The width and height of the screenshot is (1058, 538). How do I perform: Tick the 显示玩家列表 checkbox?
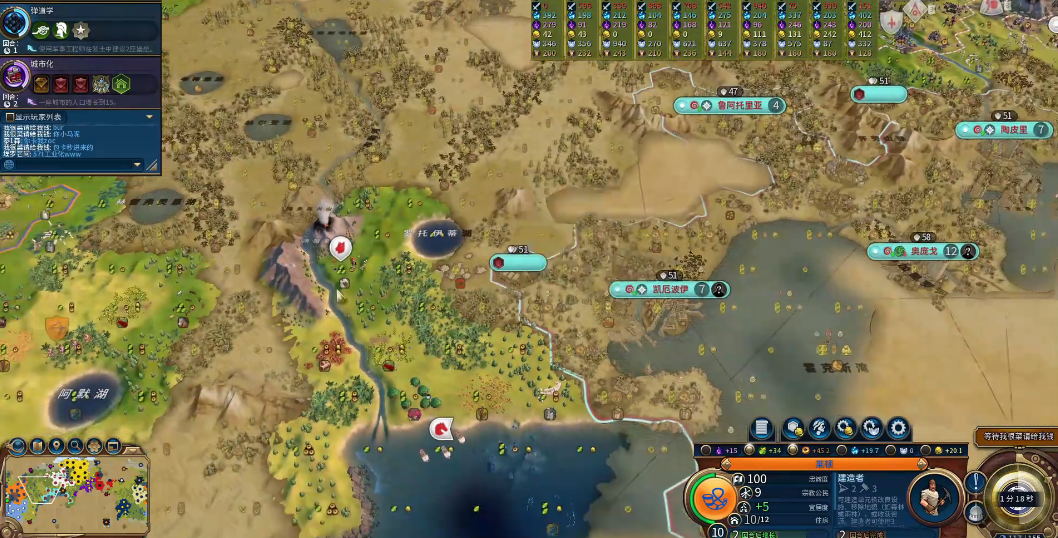click(9, 117)
